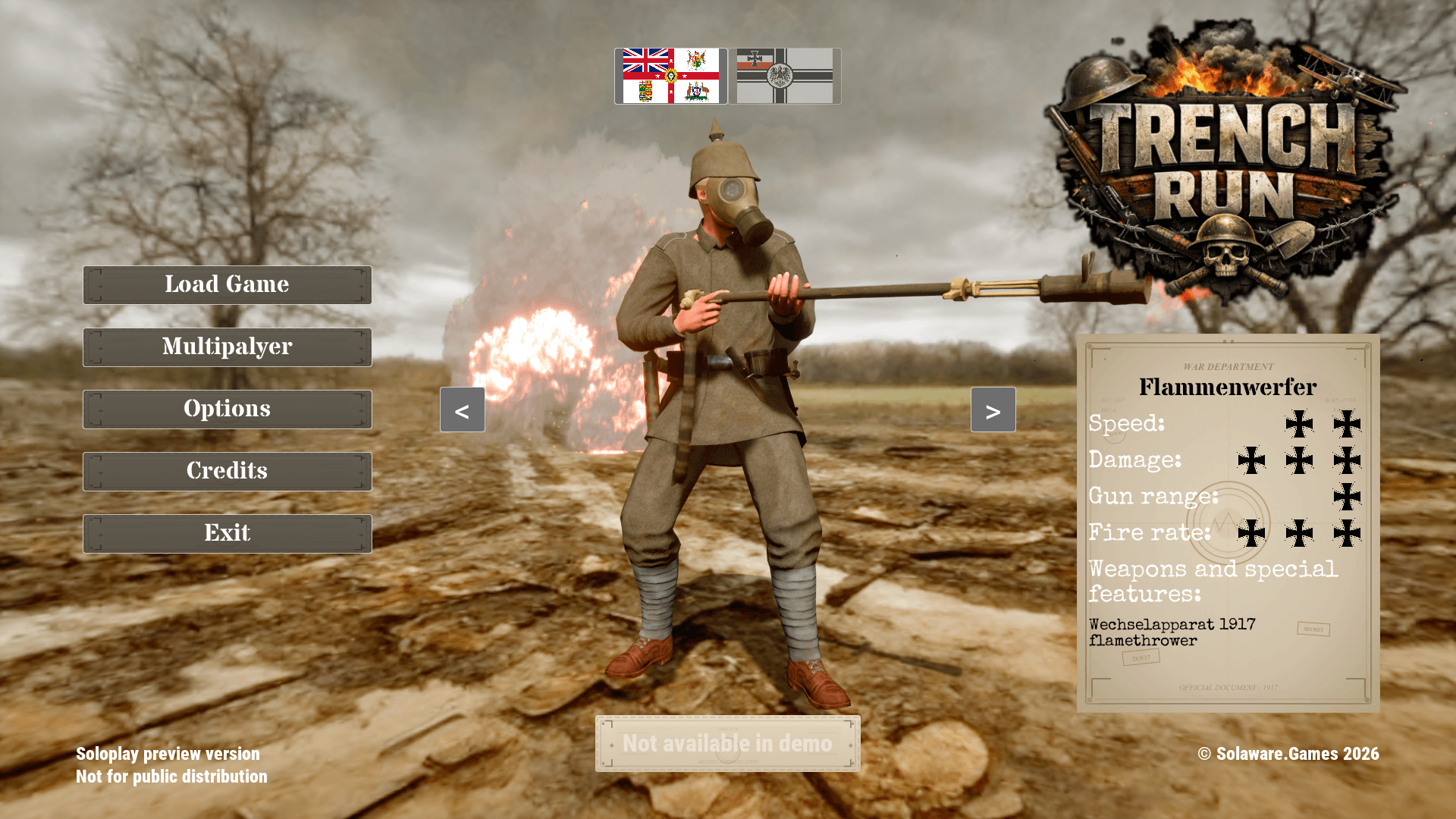
Task: Show the previous soldier class
Action: [462, 410]
